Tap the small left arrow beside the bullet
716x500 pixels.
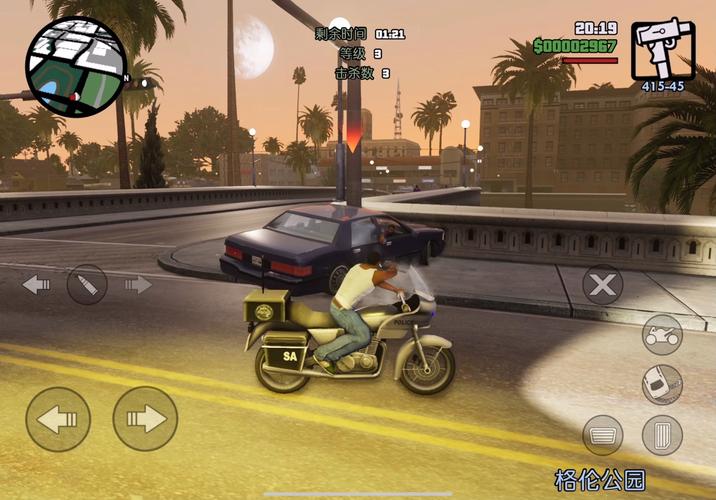tap(36, 285)
